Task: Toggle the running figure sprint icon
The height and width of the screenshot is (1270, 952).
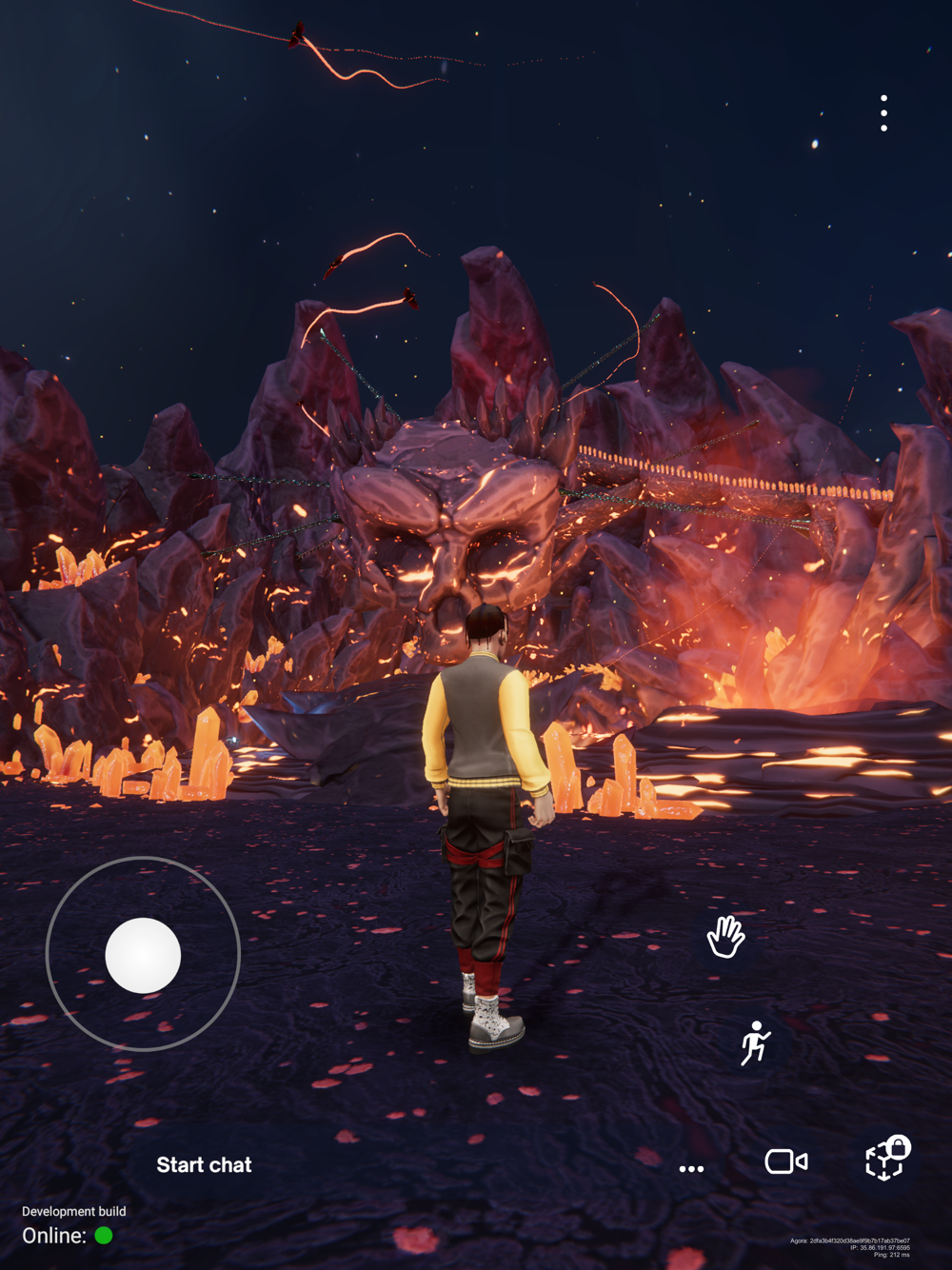Action: tap(755, 1043)
